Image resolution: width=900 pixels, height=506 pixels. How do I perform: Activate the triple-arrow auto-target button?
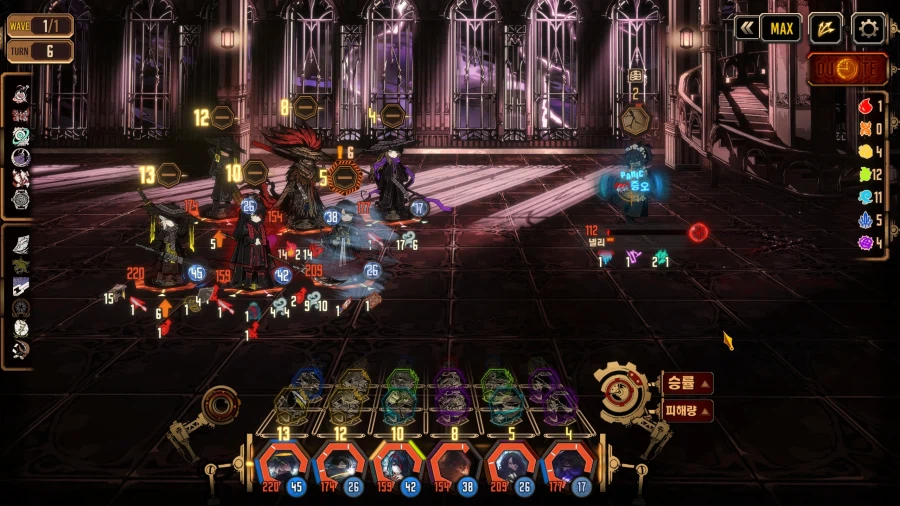(825, 28)
